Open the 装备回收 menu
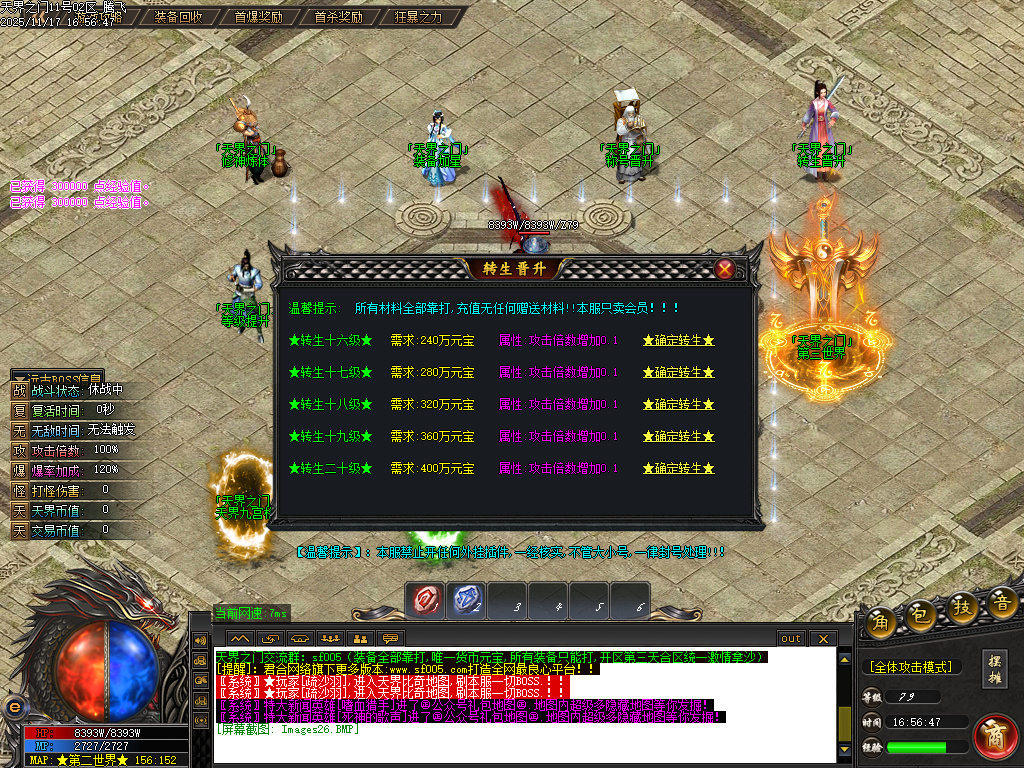The width and height of the screenshot is (1024, 768). 179,17
